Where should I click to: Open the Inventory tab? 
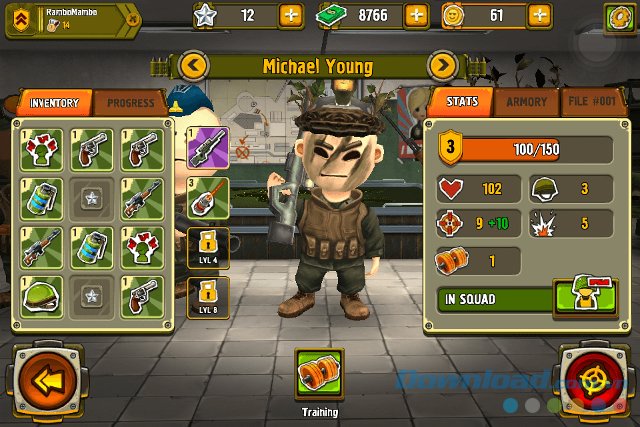[54, 103]
